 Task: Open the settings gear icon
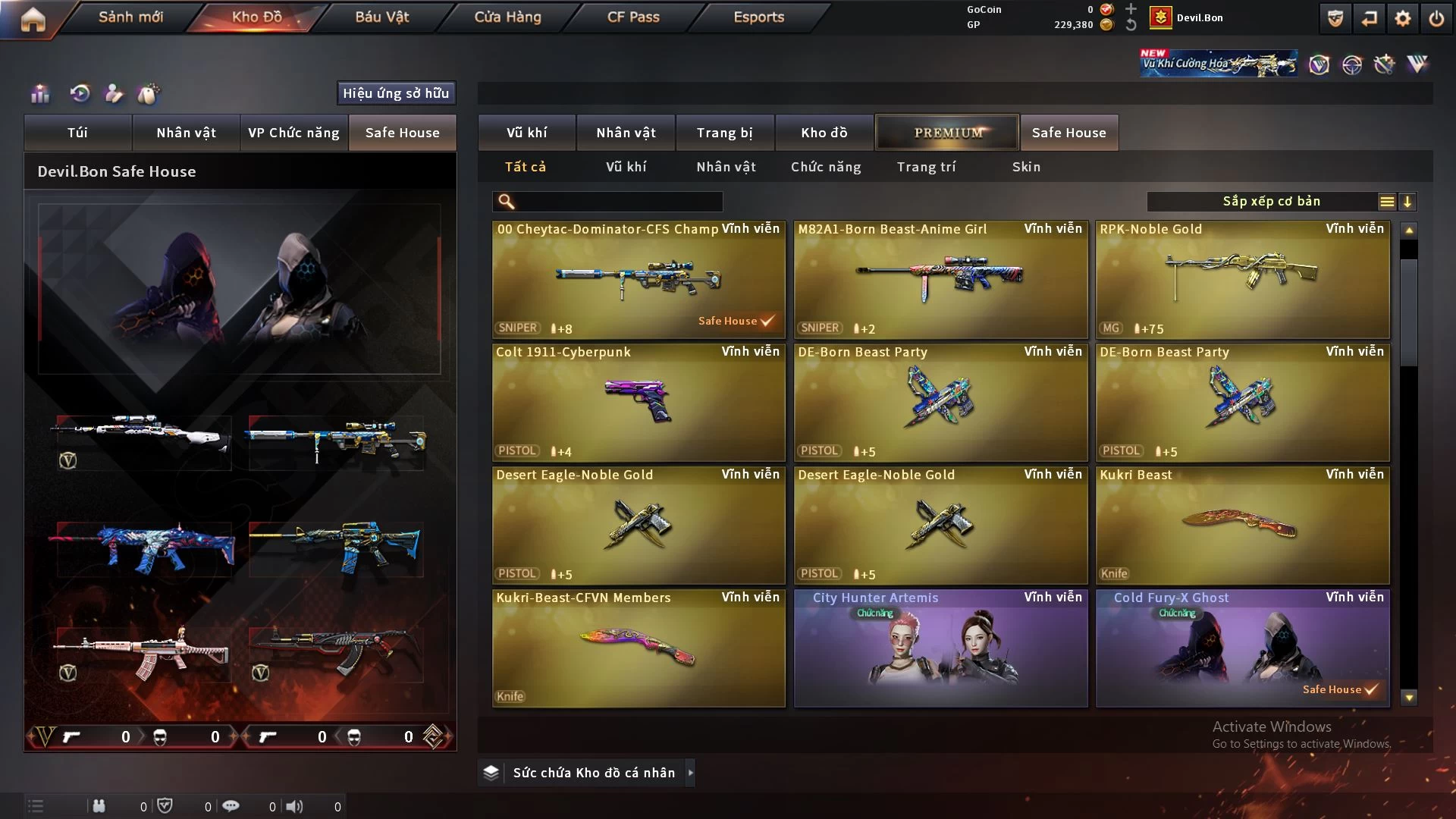point(1402,18)
